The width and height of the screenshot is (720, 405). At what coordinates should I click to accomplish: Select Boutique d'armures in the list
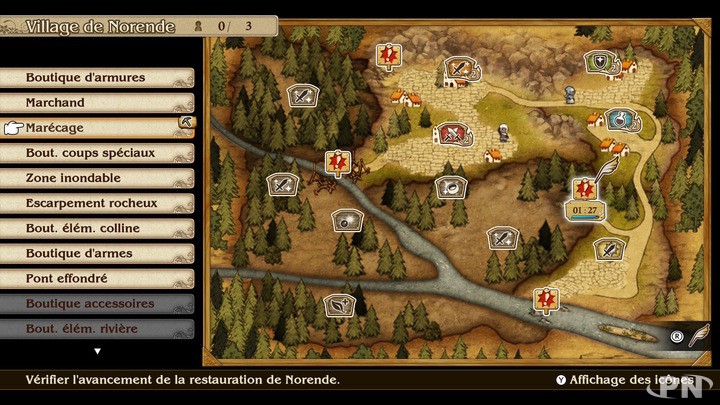click(97, 78)
